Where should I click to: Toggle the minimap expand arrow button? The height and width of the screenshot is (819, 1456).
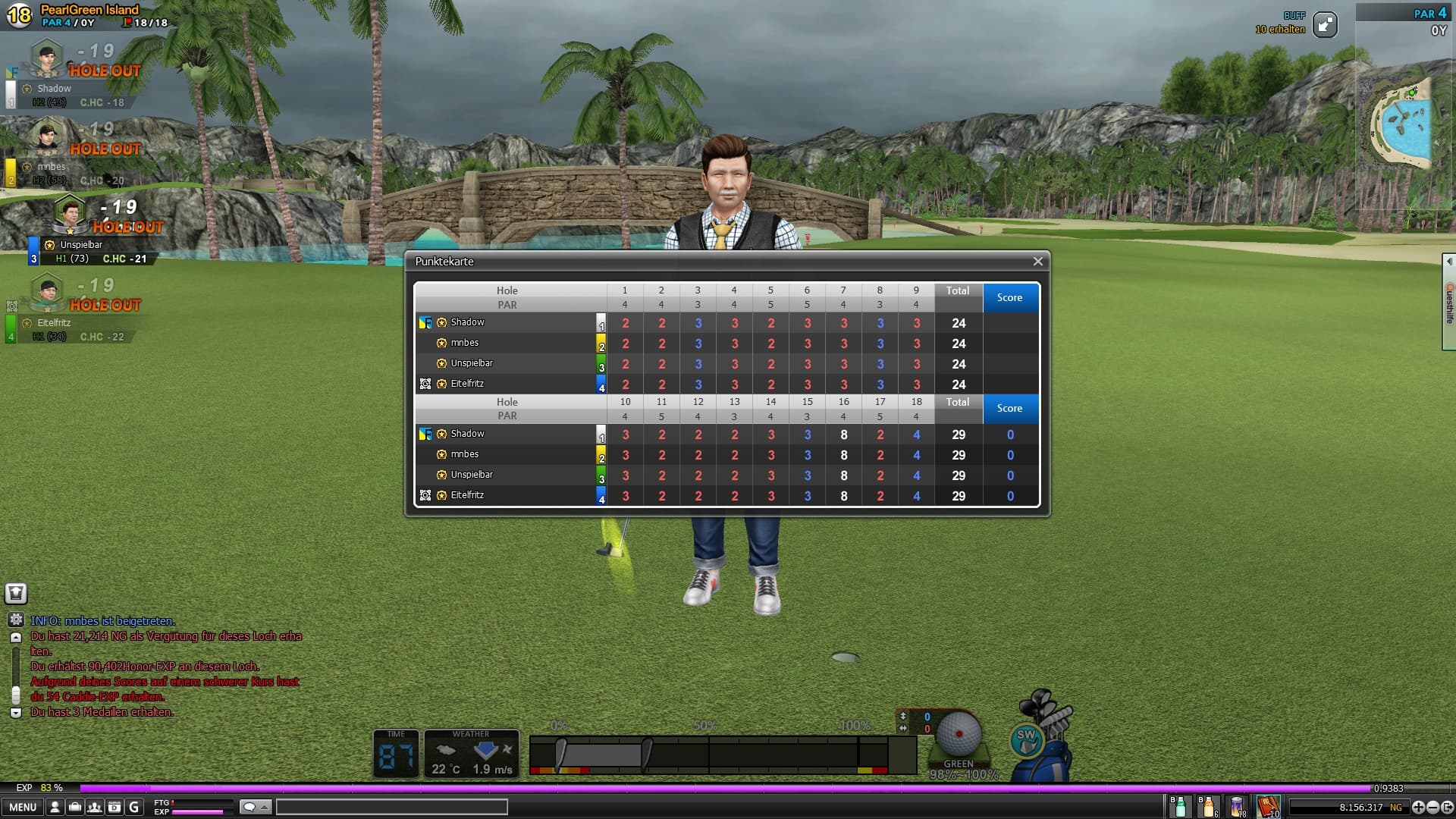coord(1325,25)
